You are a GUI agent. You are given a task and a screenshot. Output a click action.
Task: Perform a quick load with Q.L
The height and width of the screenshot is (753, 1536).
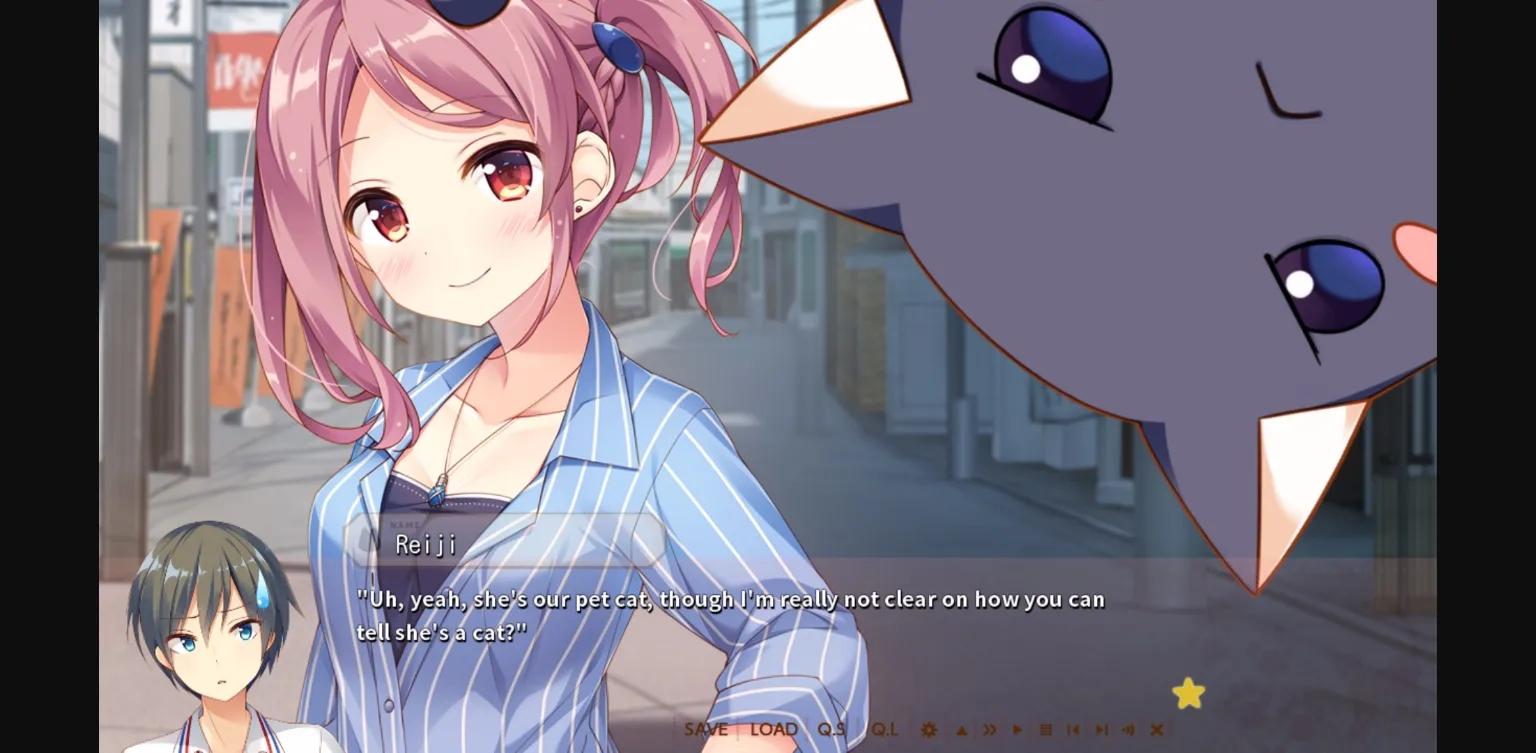pos(886,729)
